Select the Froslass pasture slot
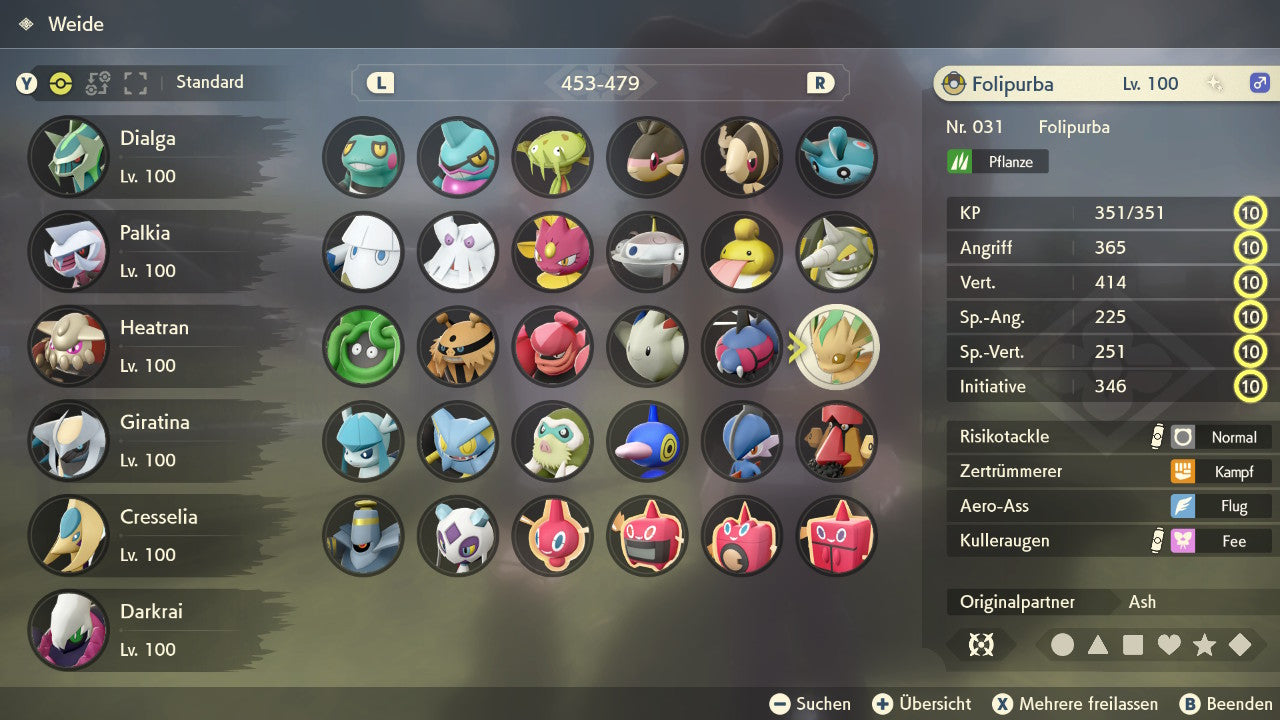Viewport: 1280px width, 720px height. click(458, 535)
